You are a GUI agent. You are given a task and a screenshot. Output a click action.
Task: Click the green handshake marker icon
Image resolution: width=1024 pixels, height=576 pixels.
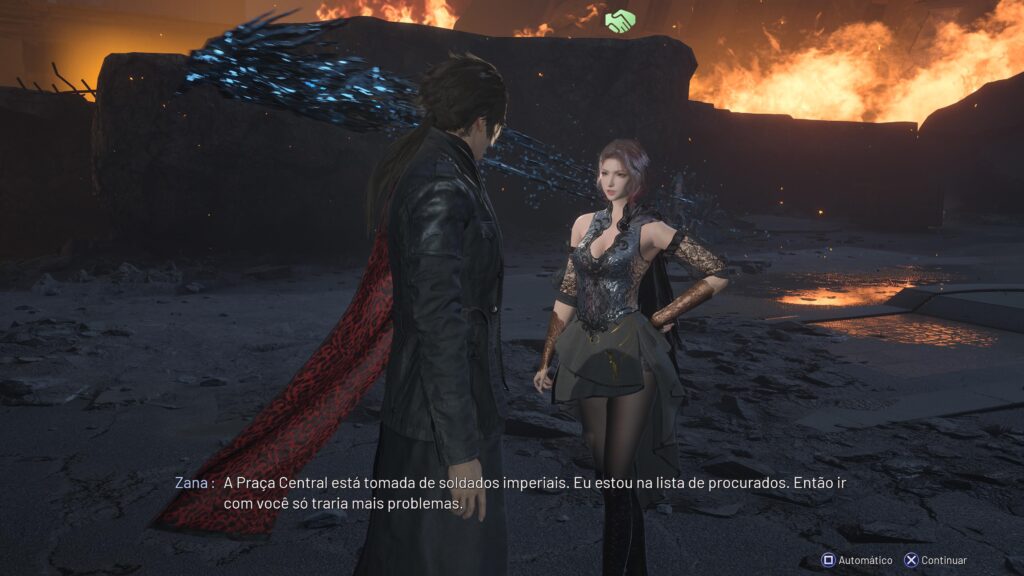click(620, 20)
